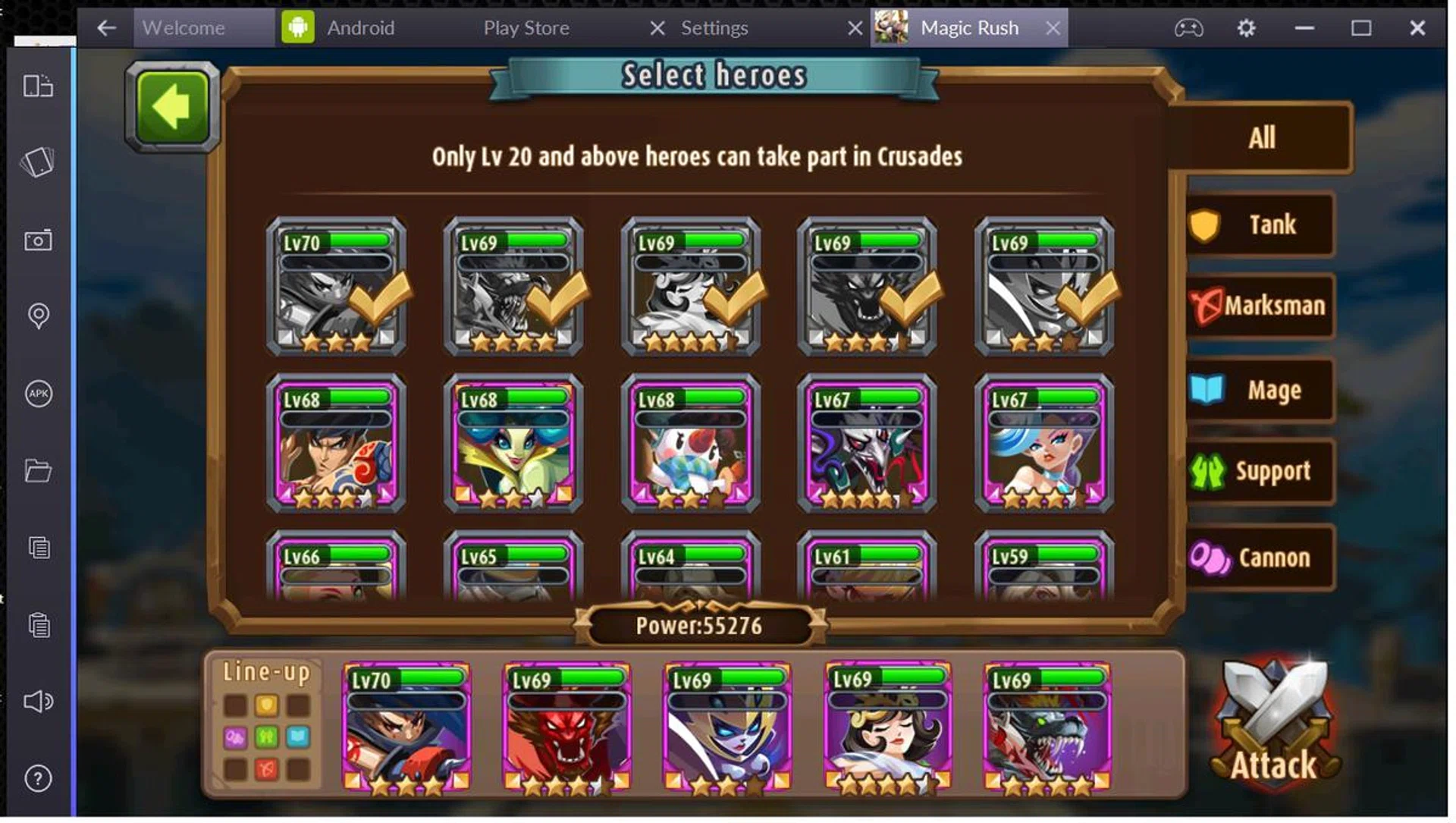Choose the Lv68 white clown-faced hero

click(690, 444)
